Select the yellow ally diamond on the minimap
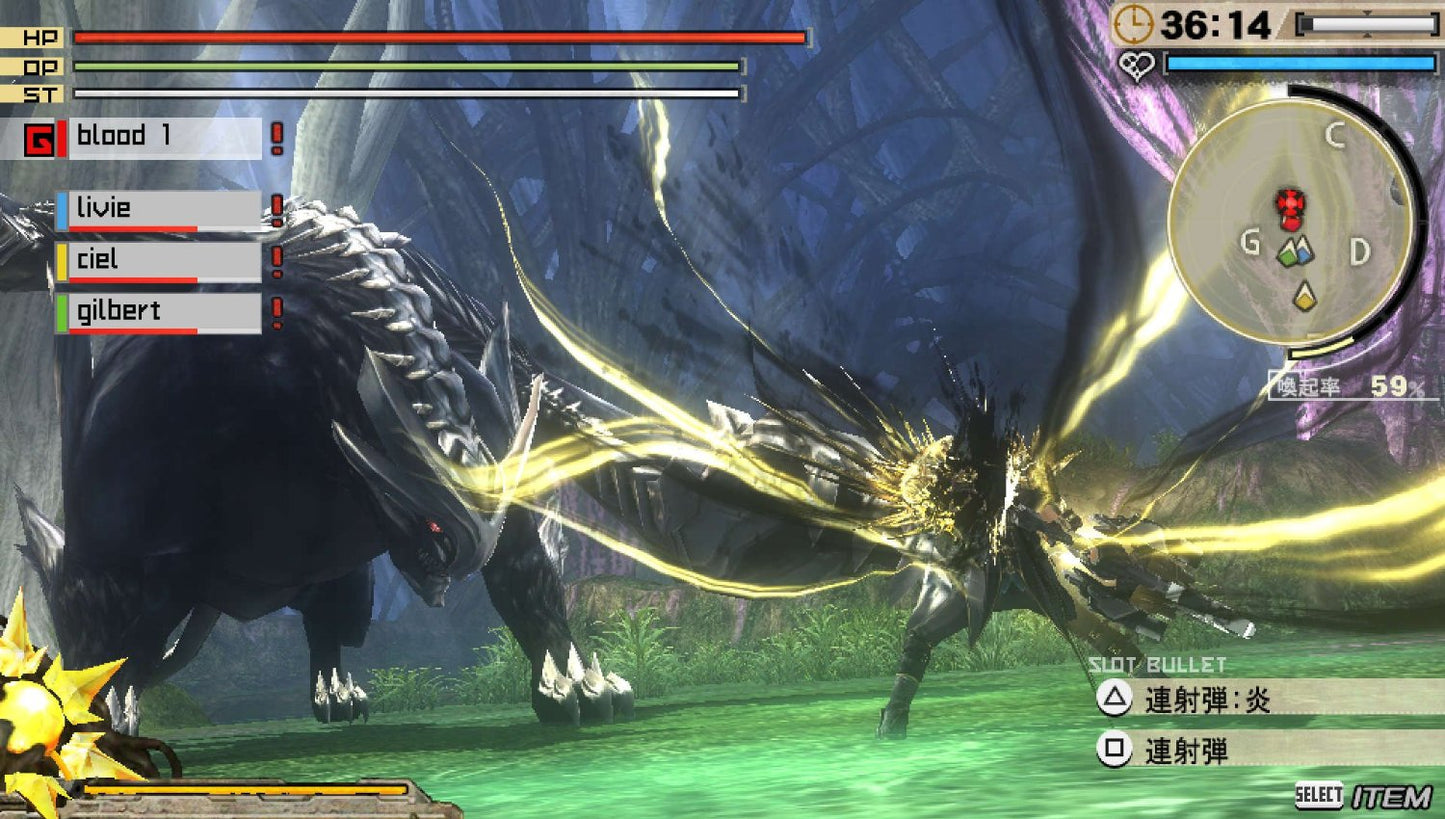 click(1304, 295)
